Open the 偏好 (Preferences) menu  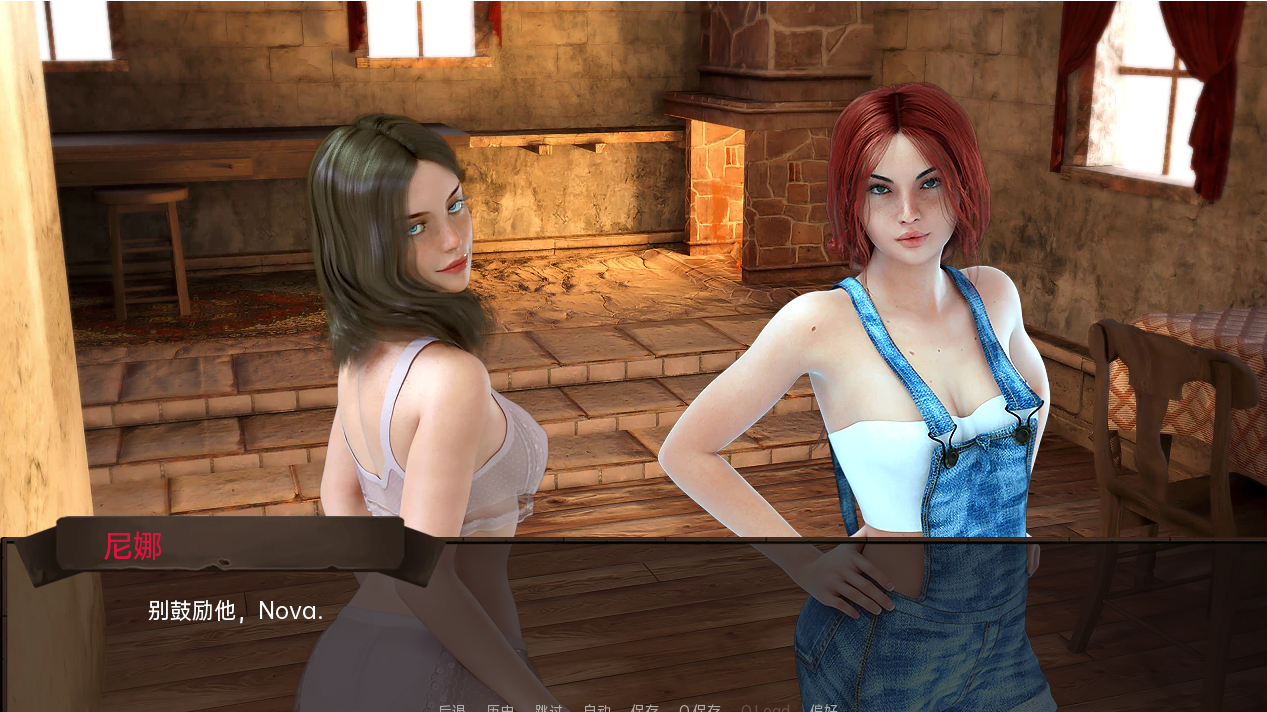[824, 708]
